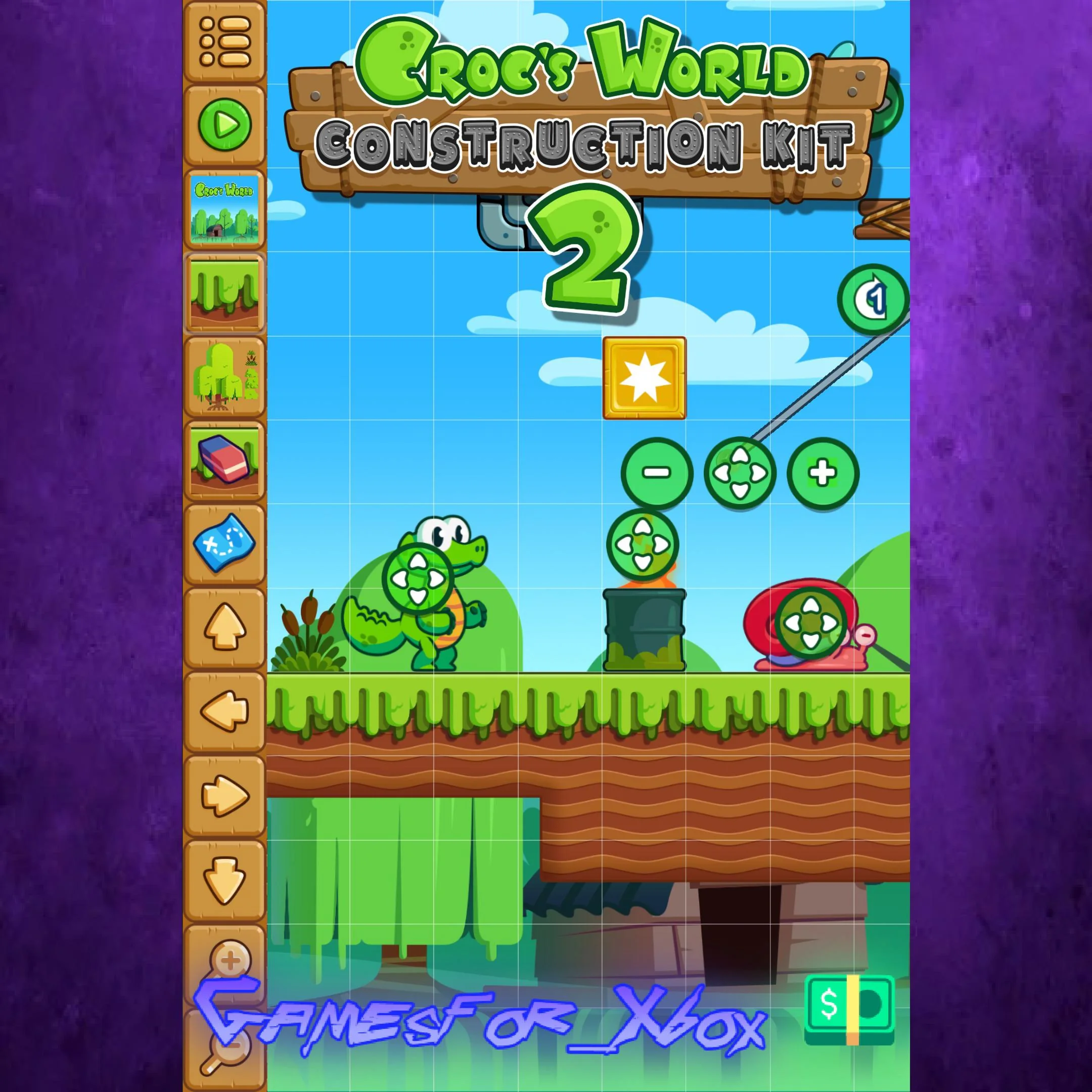This screenshot has width=1092, height=1092.
Task: Tap the yellow star block
Action: click(646, 378)
